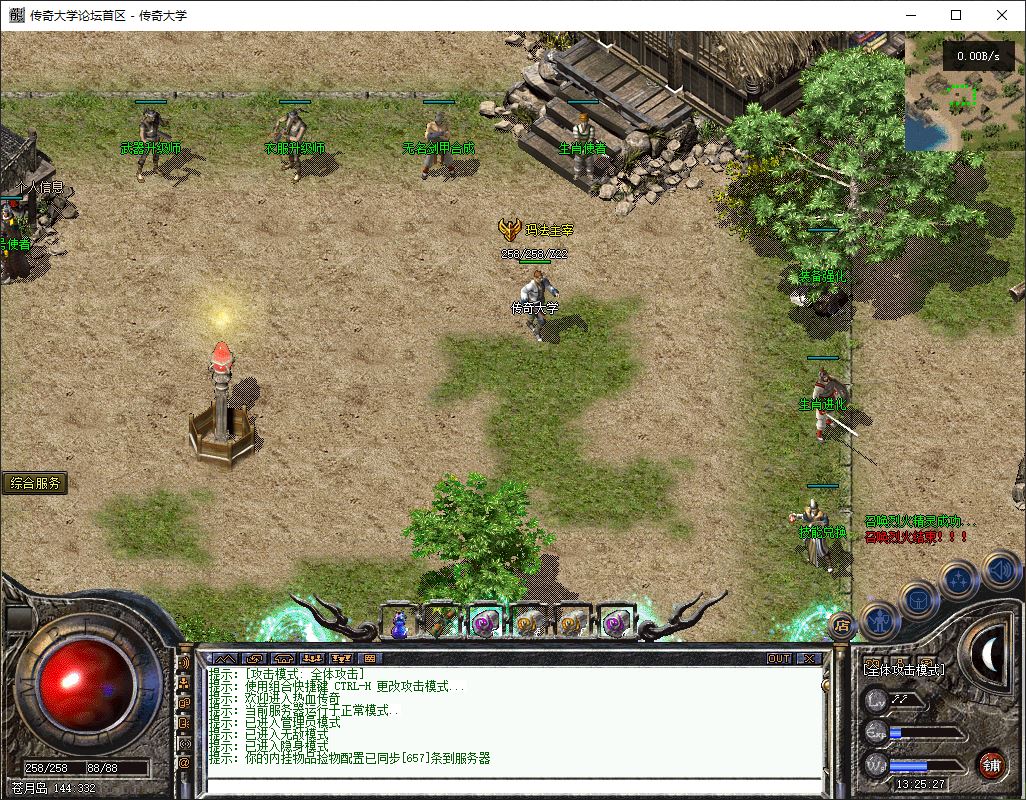1026x800 pixels.
Task: Select the blue potion belt slot
Action: pos(399,624)
